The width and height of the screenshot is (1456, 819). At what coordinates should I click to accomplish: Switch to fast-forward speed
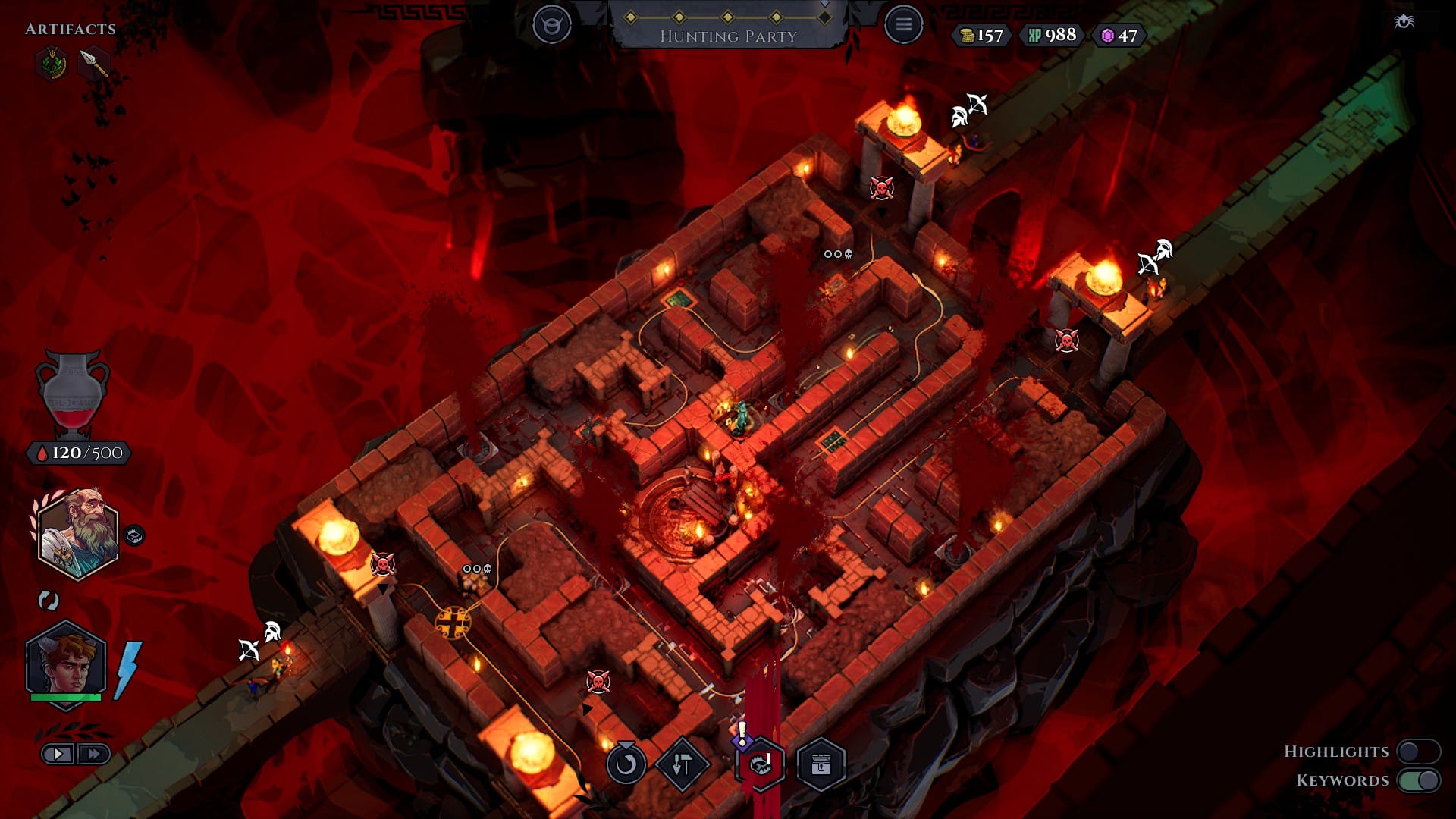coord(94,754)
